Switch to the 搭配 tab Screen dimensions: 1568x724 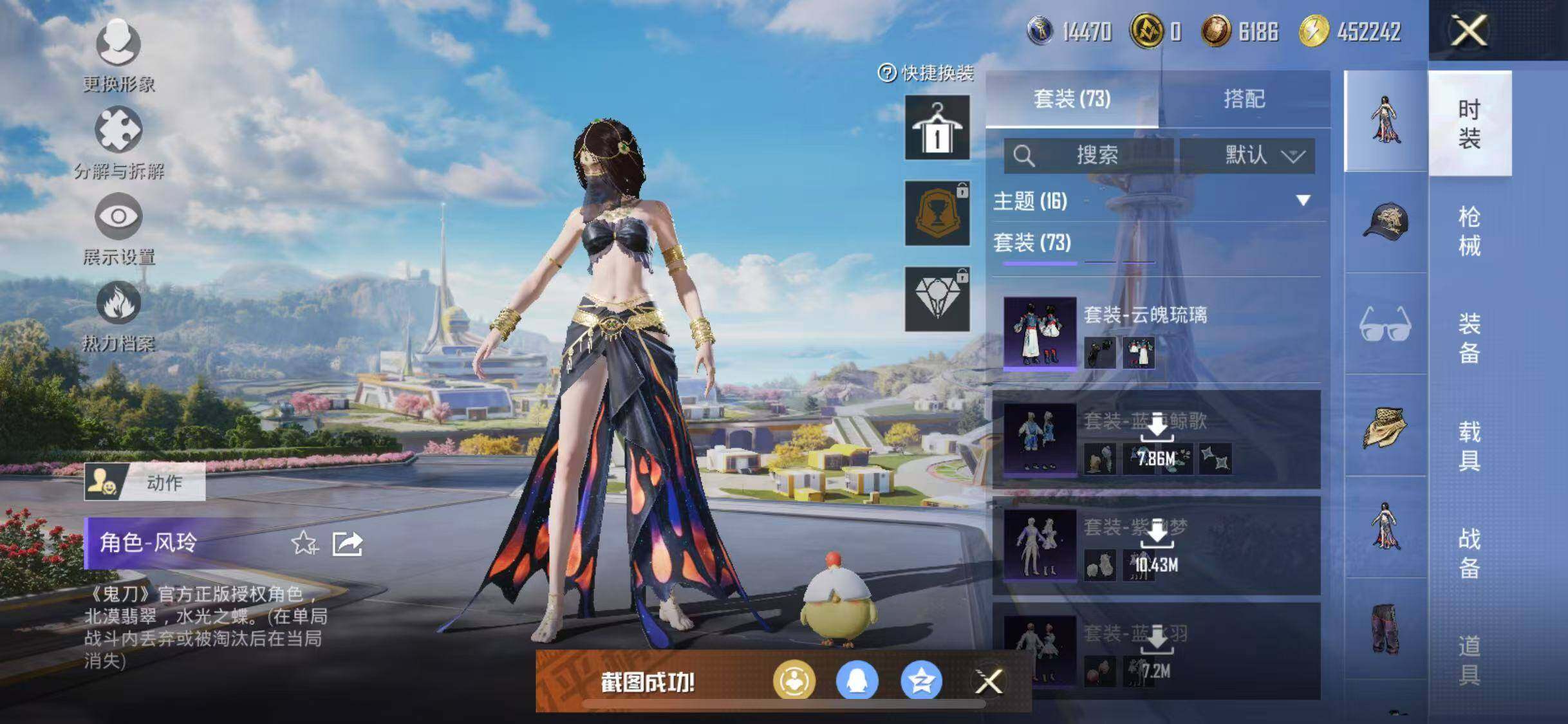1244,99
